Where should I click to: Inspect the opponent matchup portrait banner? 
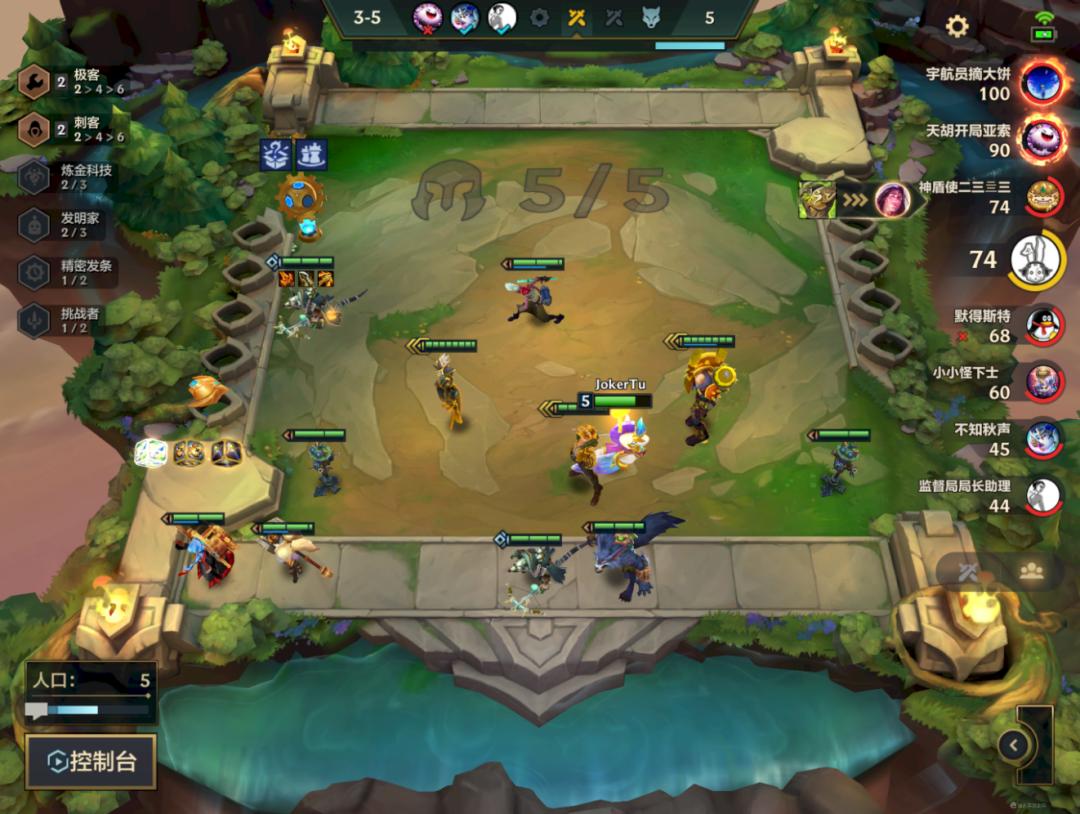coord(858,199)
